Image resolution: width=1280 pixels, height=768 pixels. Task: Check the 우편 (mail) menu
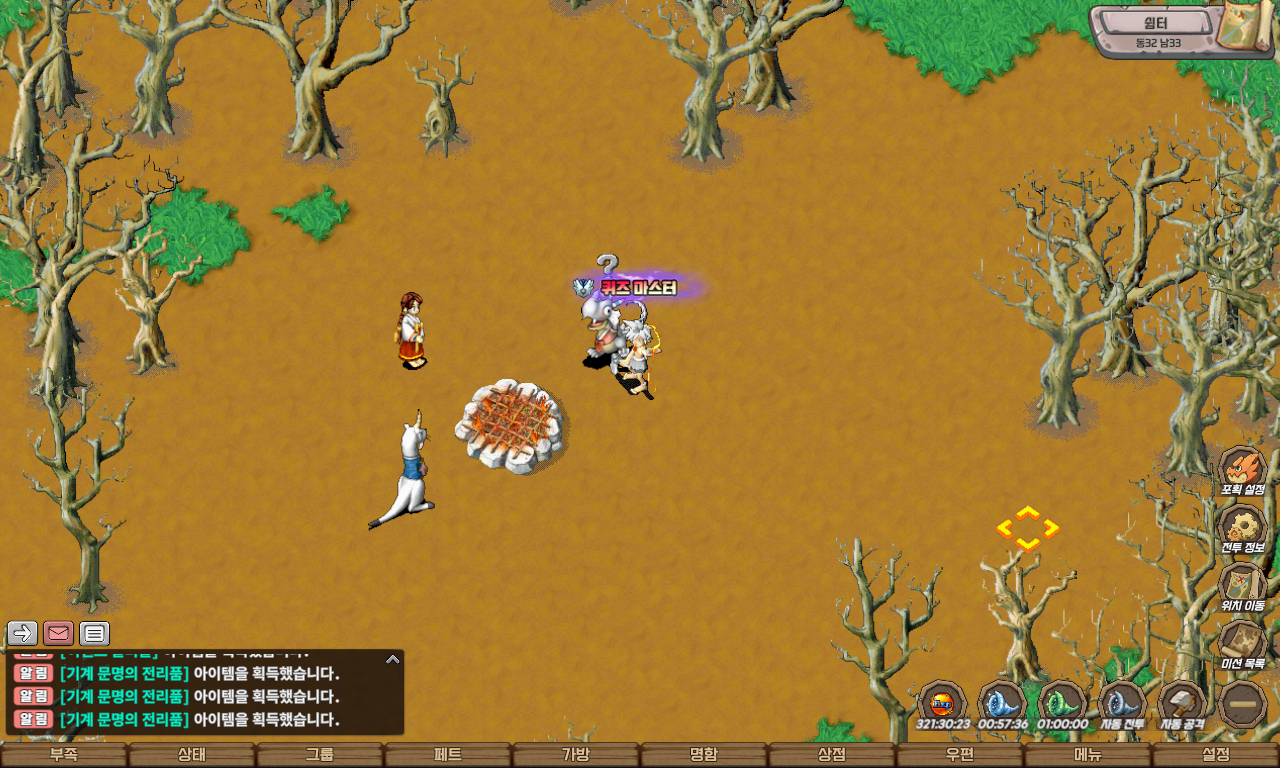tap(960, 755)
